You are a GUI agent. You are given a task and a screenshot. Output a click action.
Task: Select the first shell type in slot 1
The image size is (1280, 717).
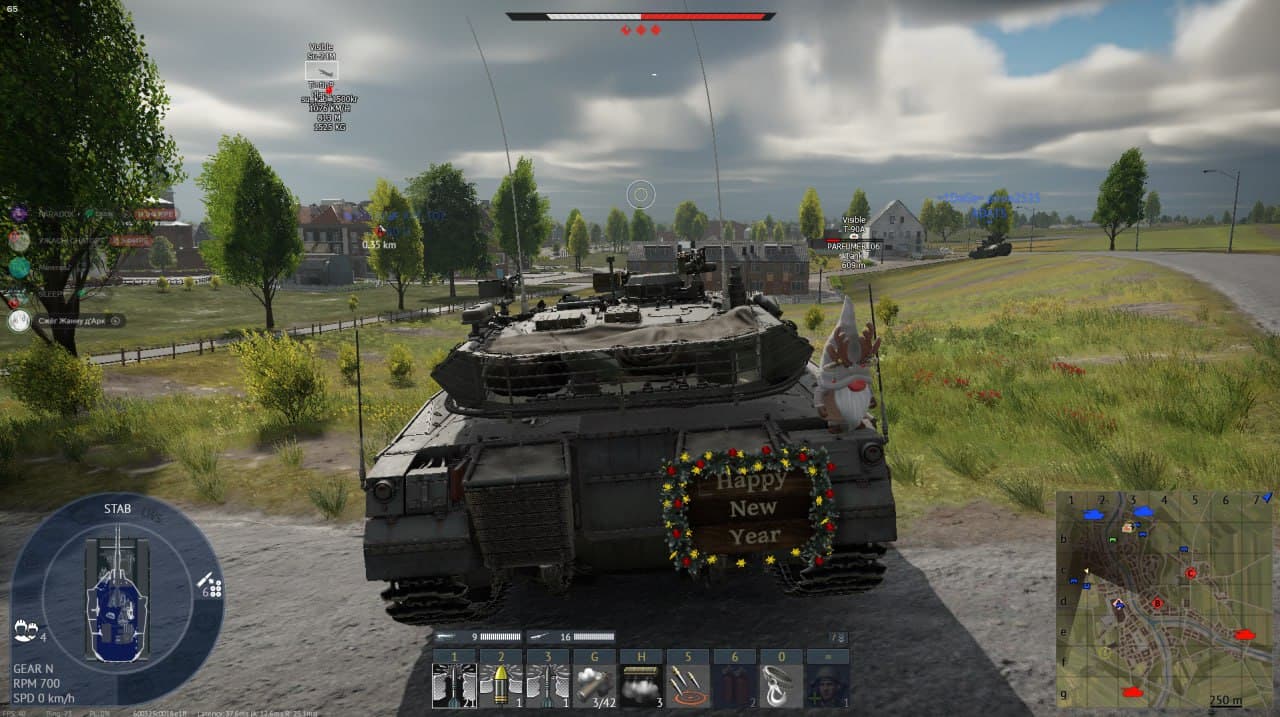453,686
